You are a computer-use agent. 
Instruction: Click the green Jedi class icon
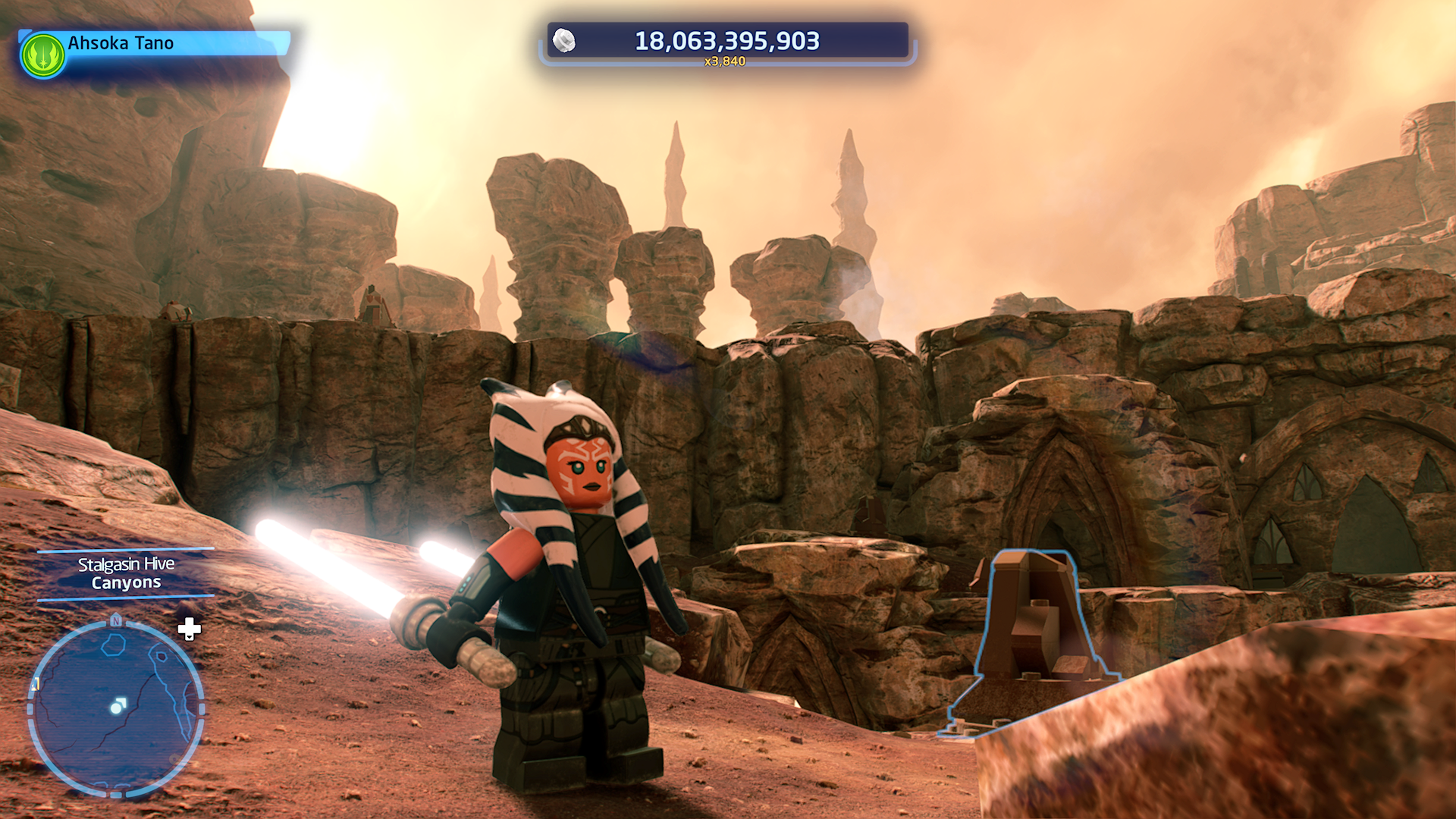(x=43, y=55)
